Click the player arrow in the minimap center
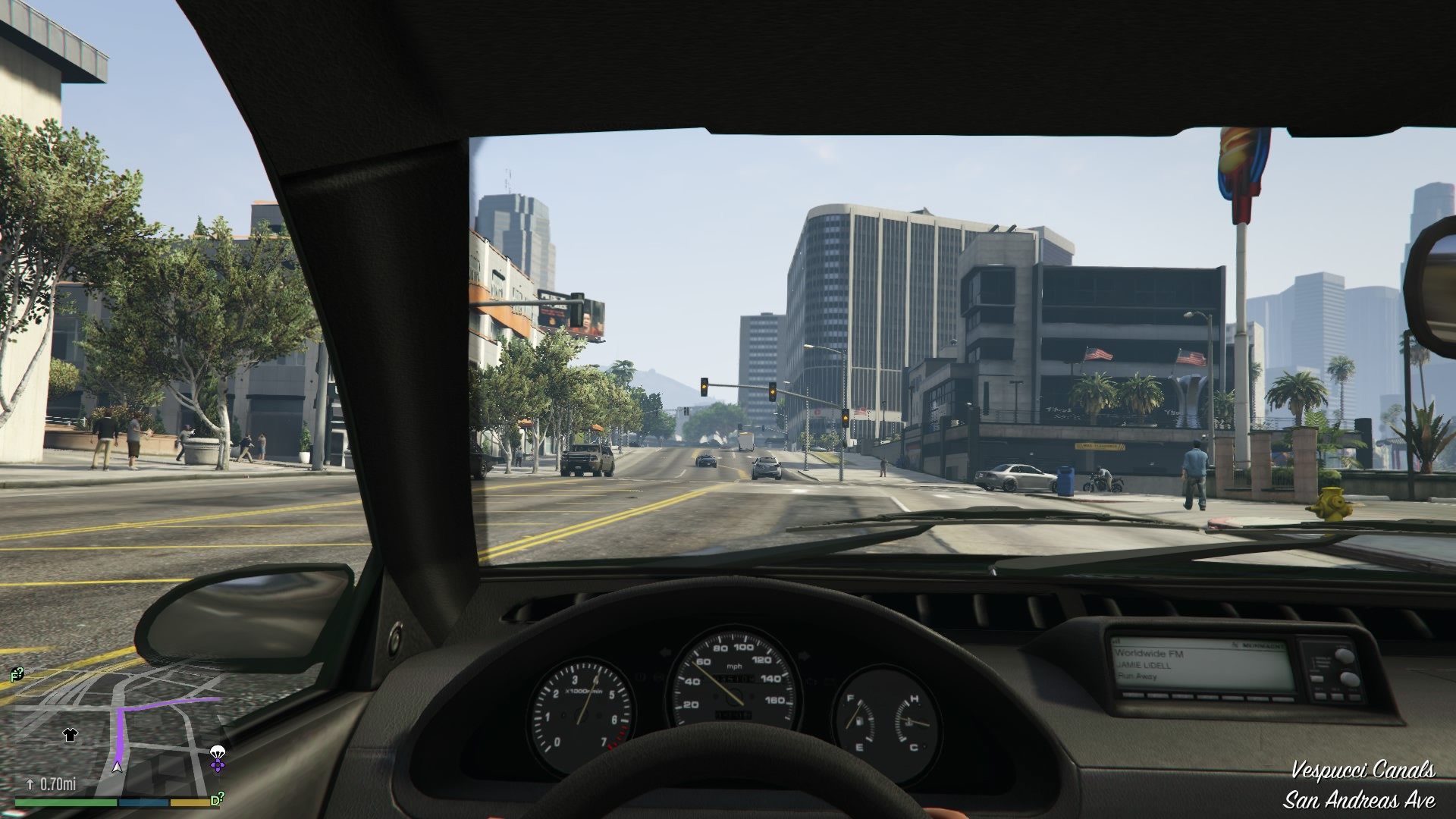Viewport: 1456px width, 819px height. pyautogui.click(x=118, y=768)
